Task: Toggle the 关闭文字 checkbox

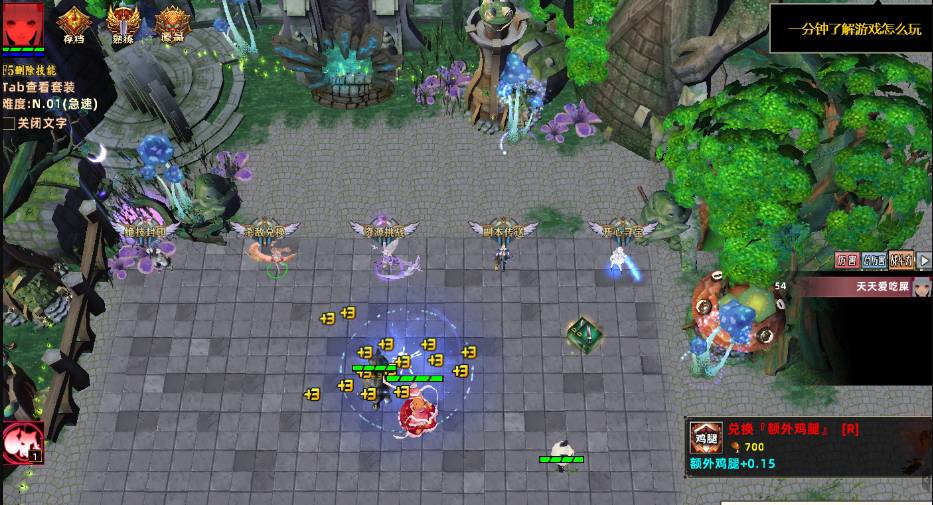Action: (x=9, y=123)
